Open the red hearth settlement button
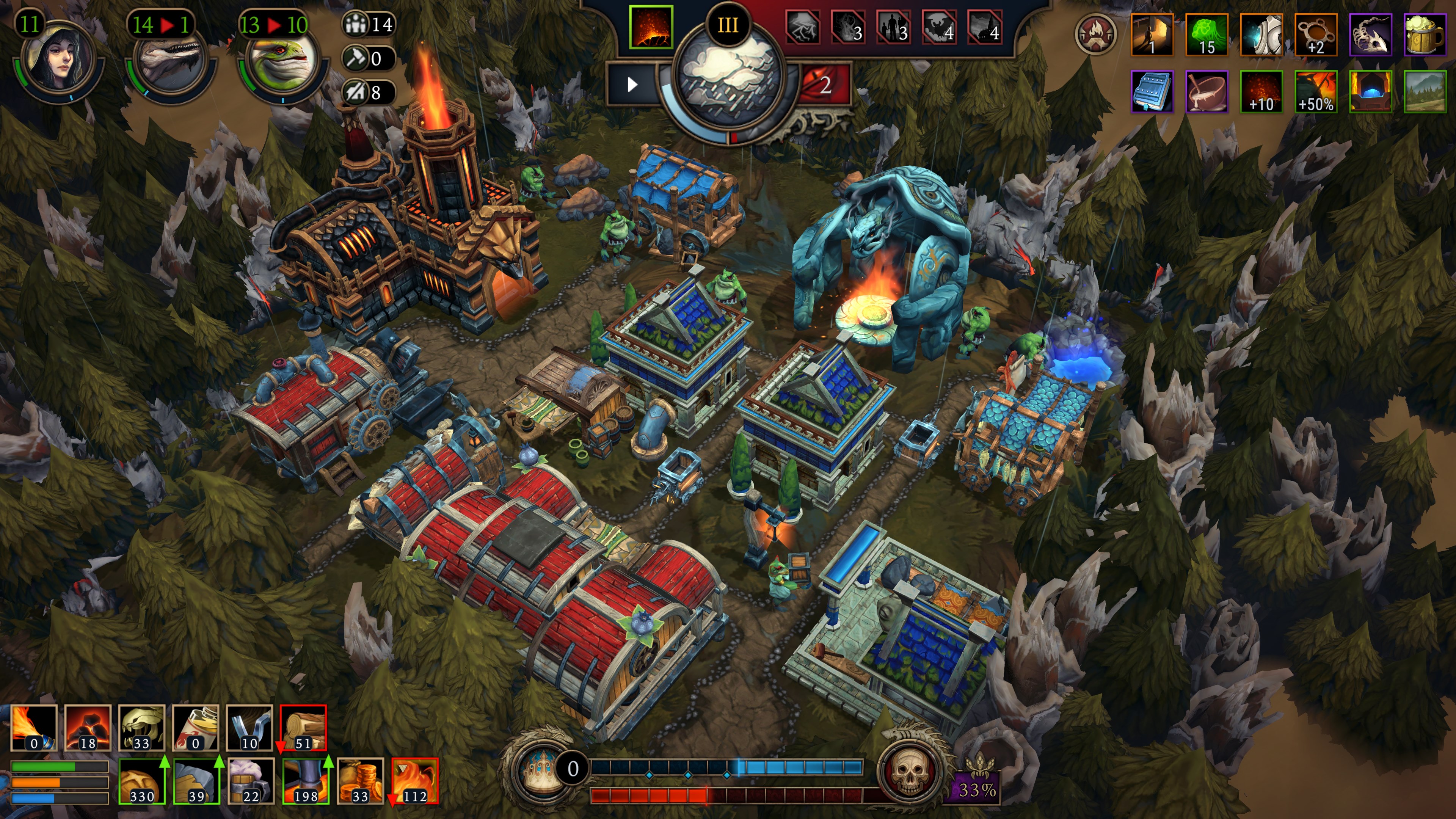 pyautogui.click(x=1095, y=35)
